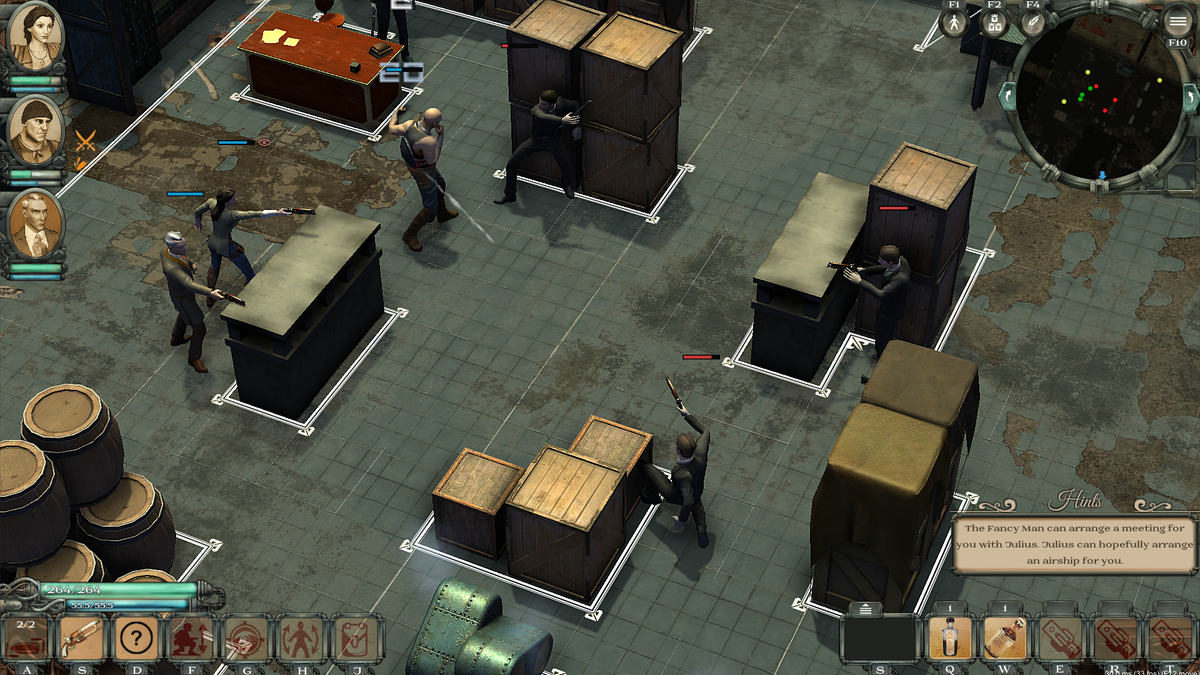Choose the revolver weapon slot
This screenshot has width=1200, height=675.
[82, 637]
